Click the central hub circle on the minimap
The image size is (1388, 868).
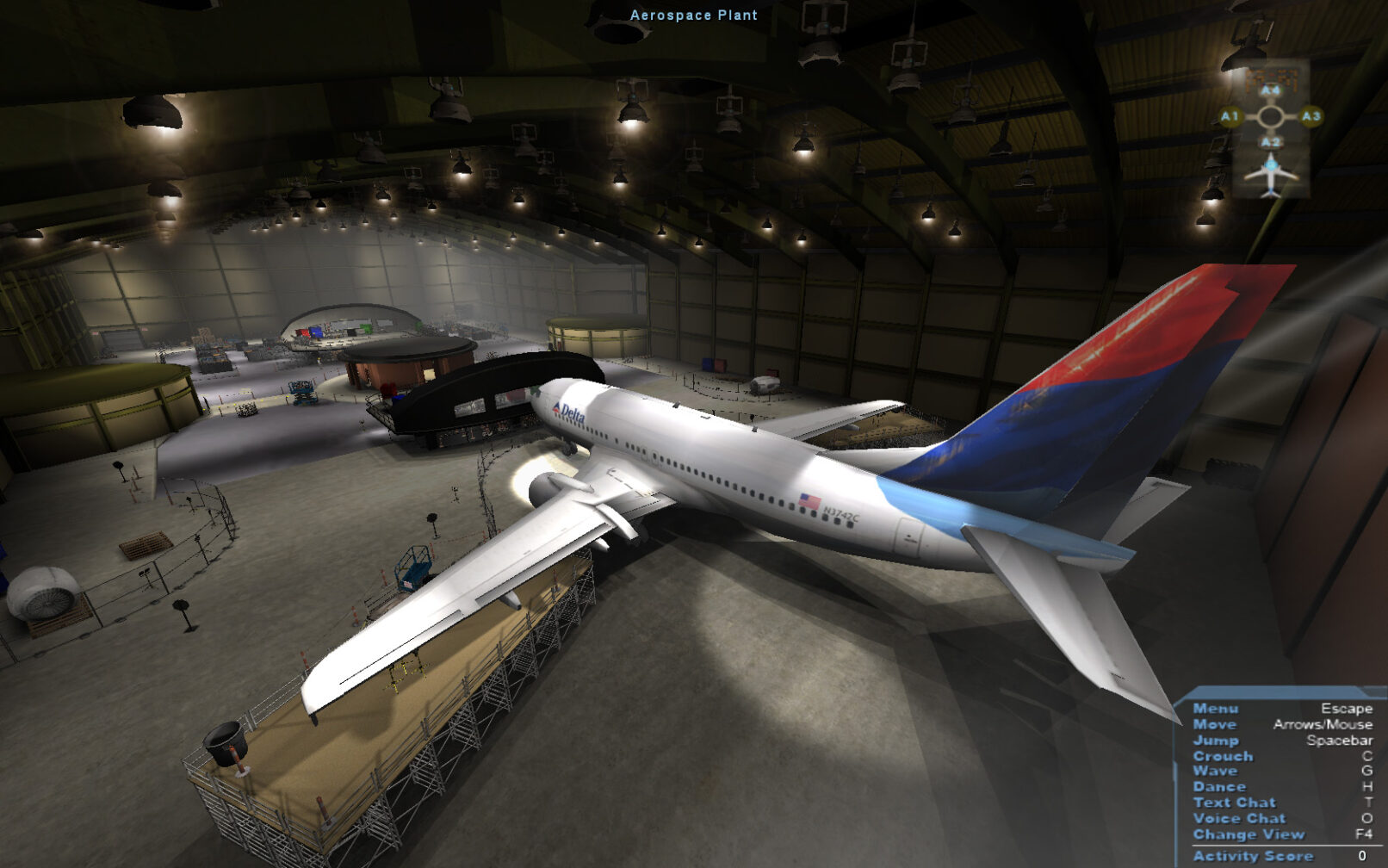pyautogui.click(x=1271, y=116)
